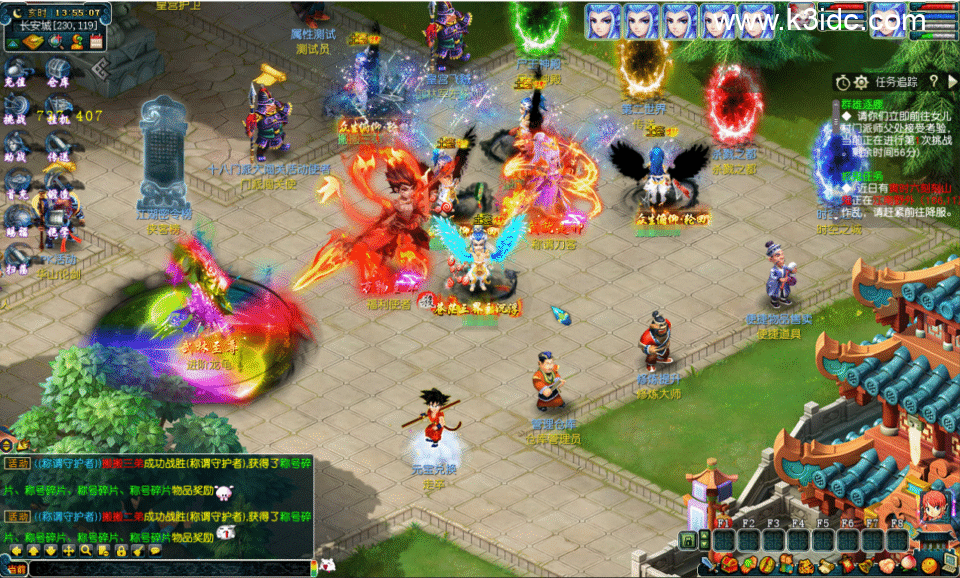The image size is (960, 578).
Task: Expand the arrow at quest tracker's right edge
Action: click(x=953, y=81)
